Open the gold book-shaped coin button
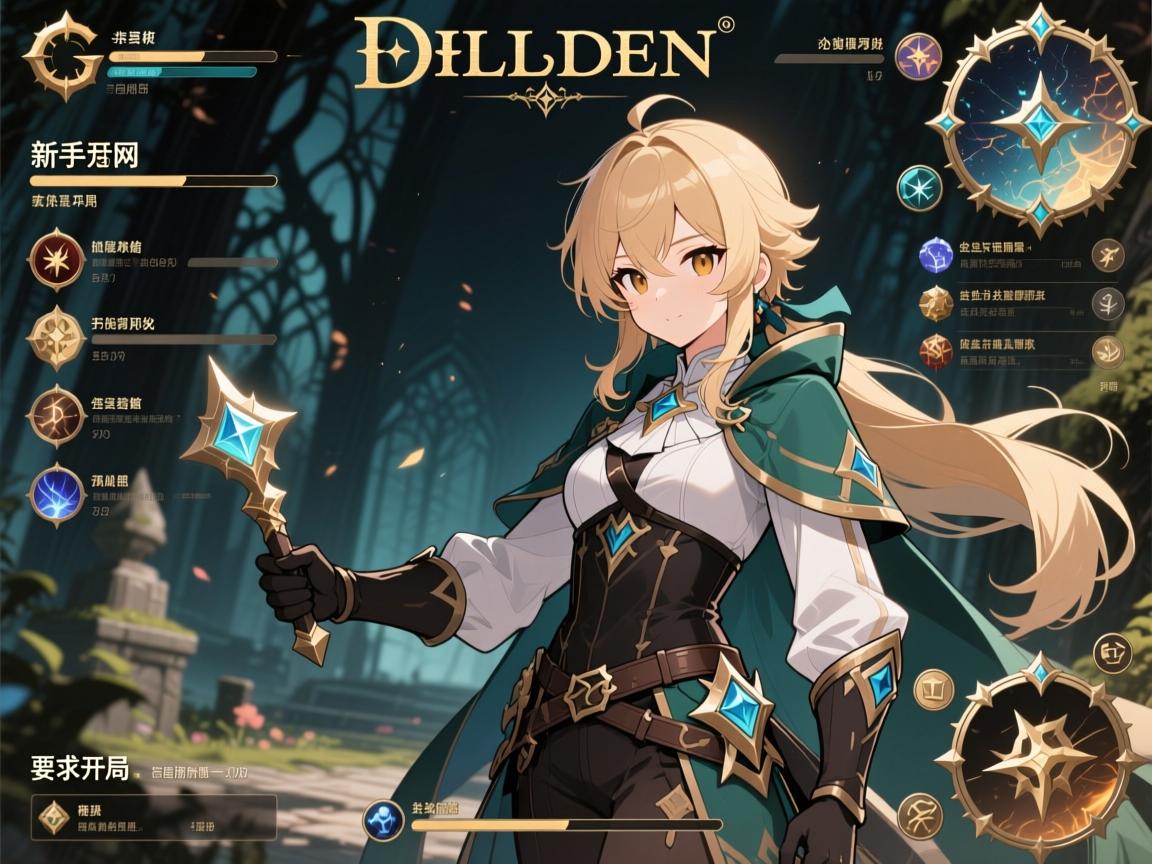This screenshot has height=864, width=1152. click(934, 690)
